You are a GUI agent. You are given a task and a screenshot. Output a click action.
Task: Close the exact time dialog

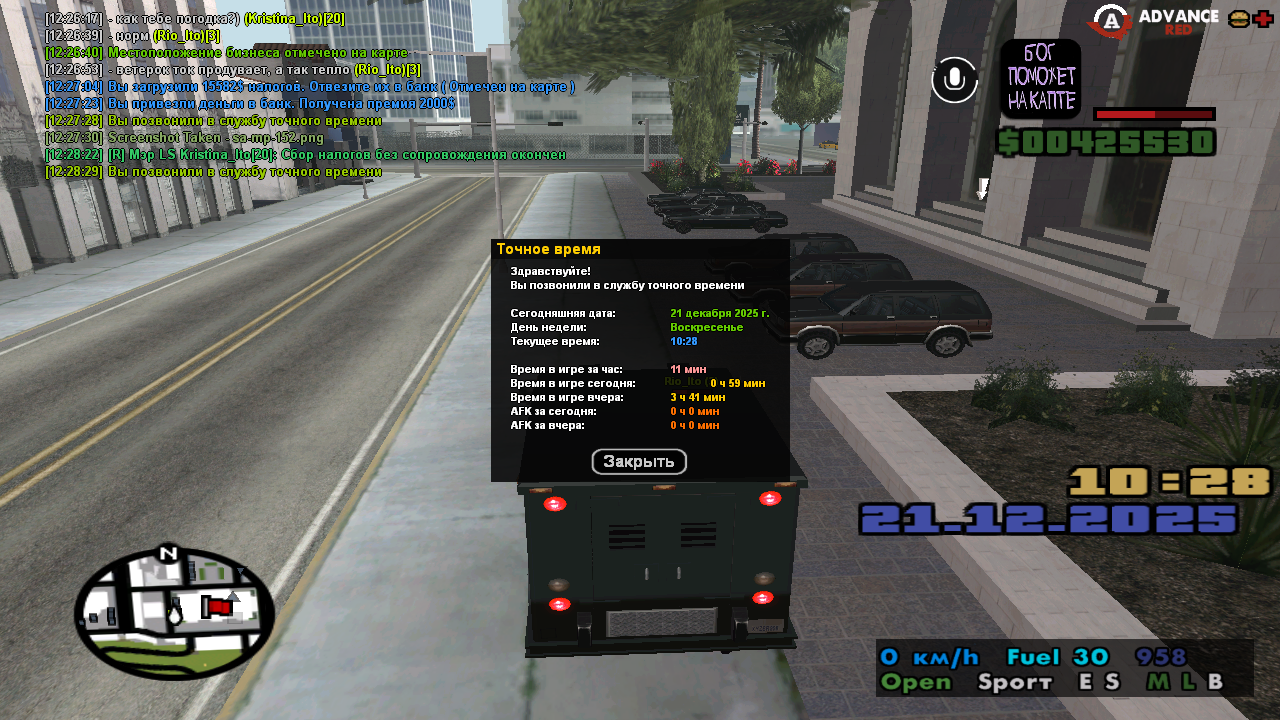[639, 462]
